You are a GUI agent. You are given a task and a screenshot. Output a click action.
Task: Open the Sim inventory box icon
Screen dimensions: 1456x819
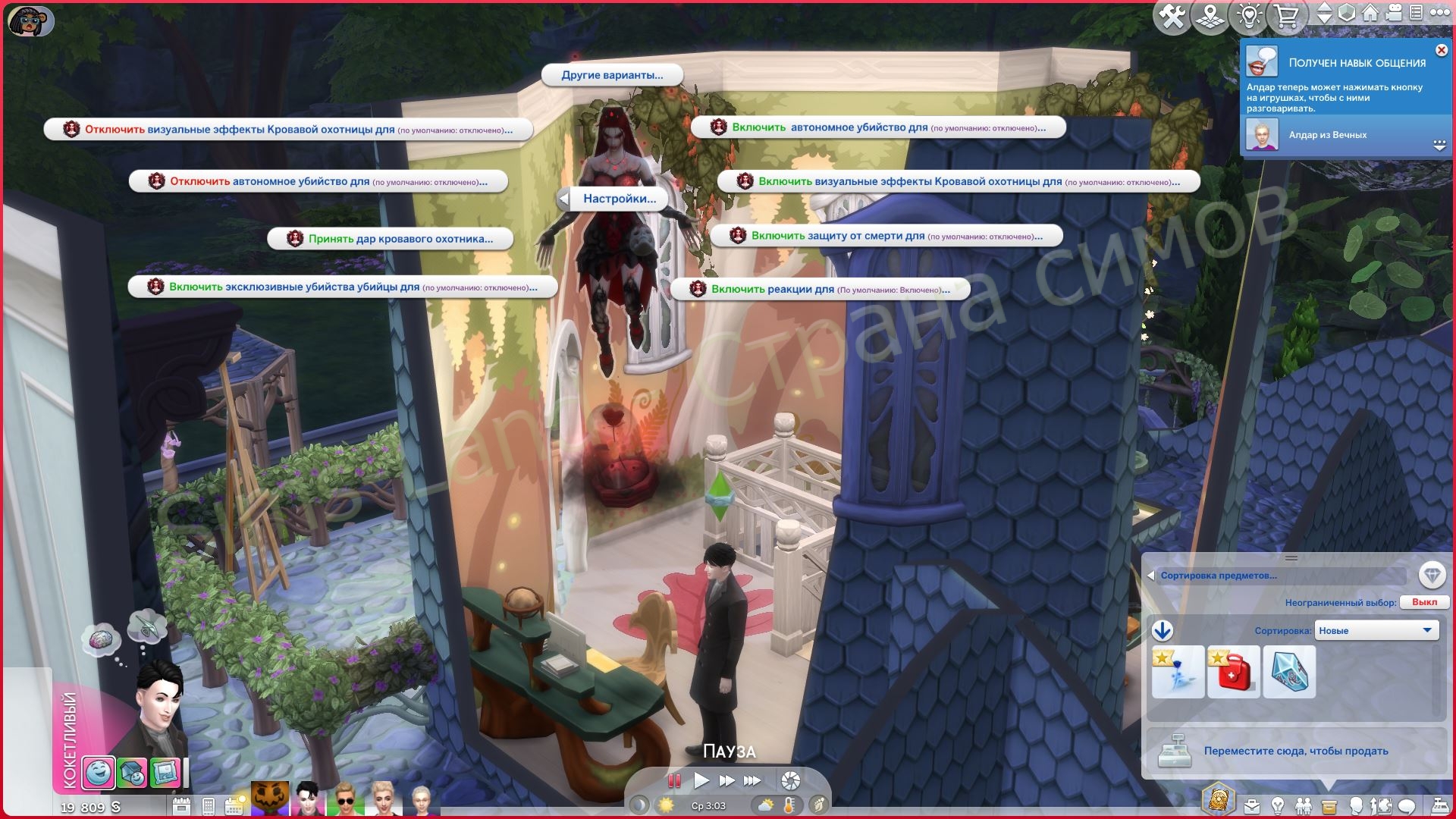[1329, 806]
